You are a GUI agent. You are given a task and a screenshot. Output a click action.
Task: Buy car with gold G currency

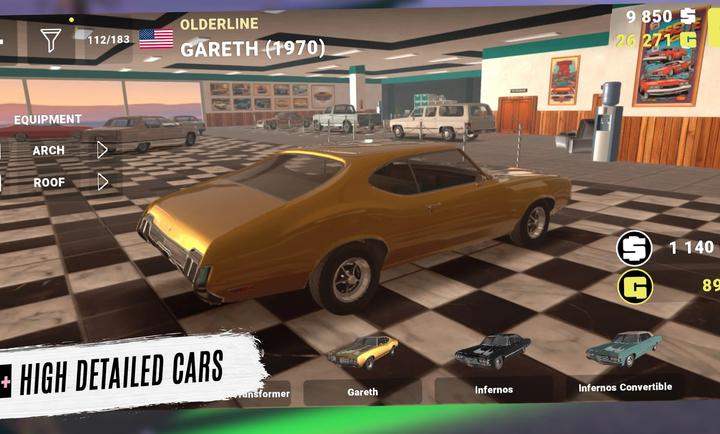click(634, 287)
